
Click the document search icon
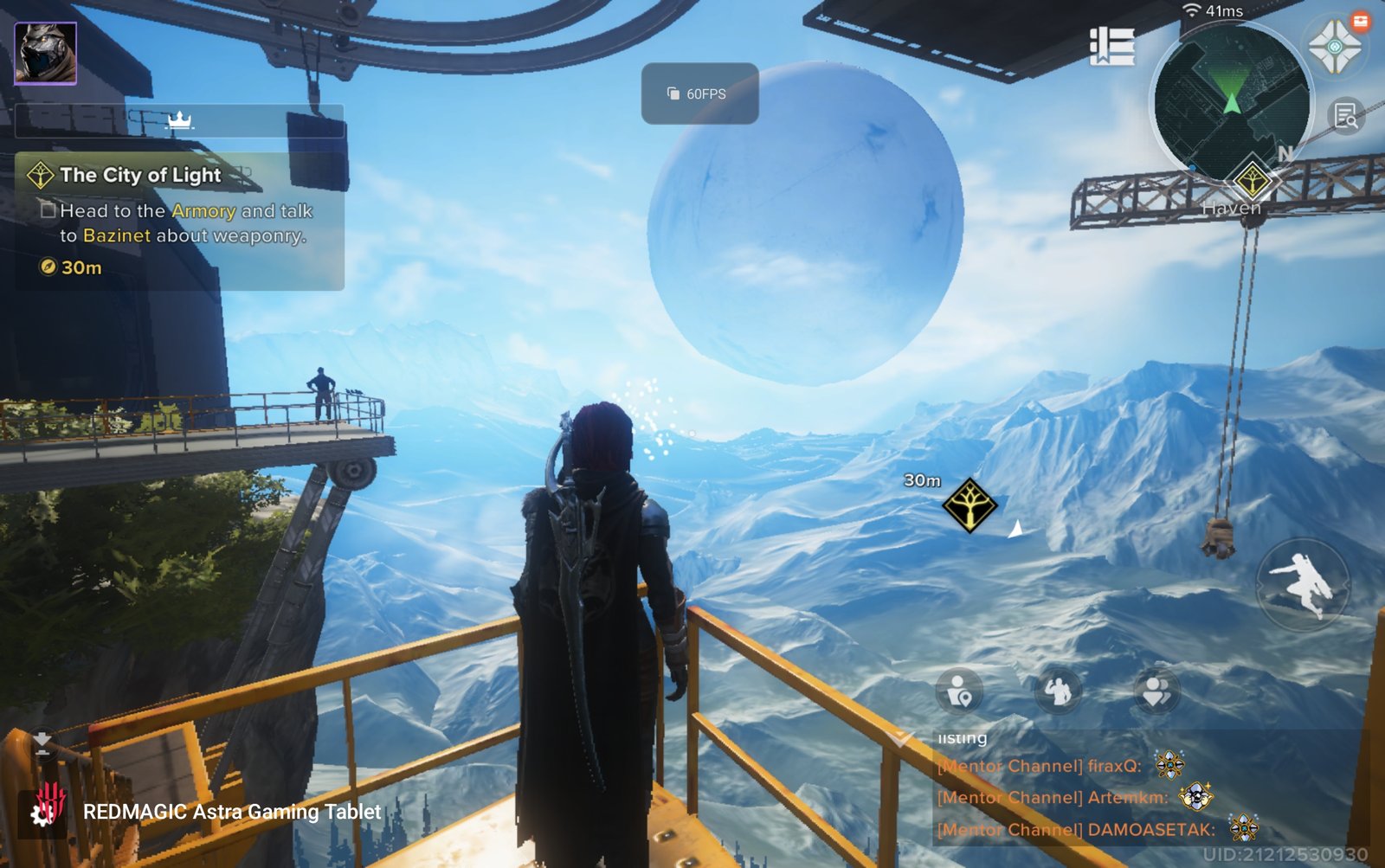click(1346, 116)
